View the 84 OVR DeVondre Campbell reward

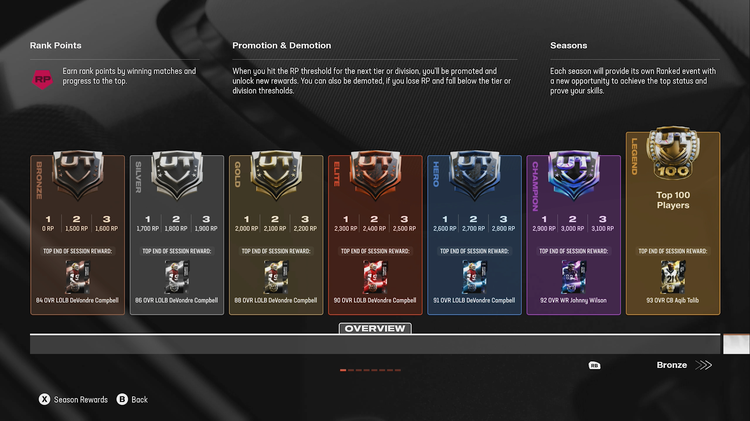click(x=78, y=276)
